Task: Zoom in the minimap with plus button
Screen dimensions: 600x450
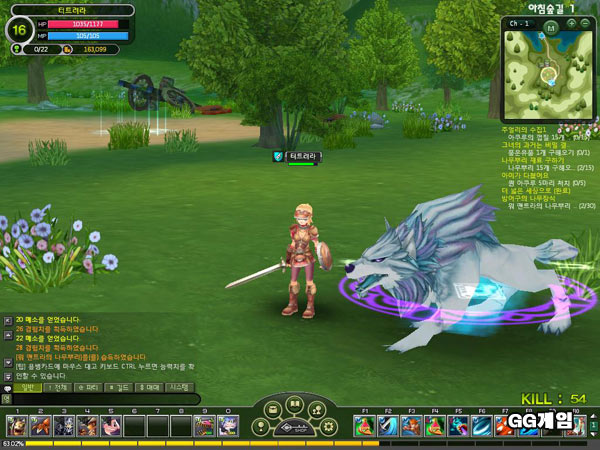Action: click(572, 23)
